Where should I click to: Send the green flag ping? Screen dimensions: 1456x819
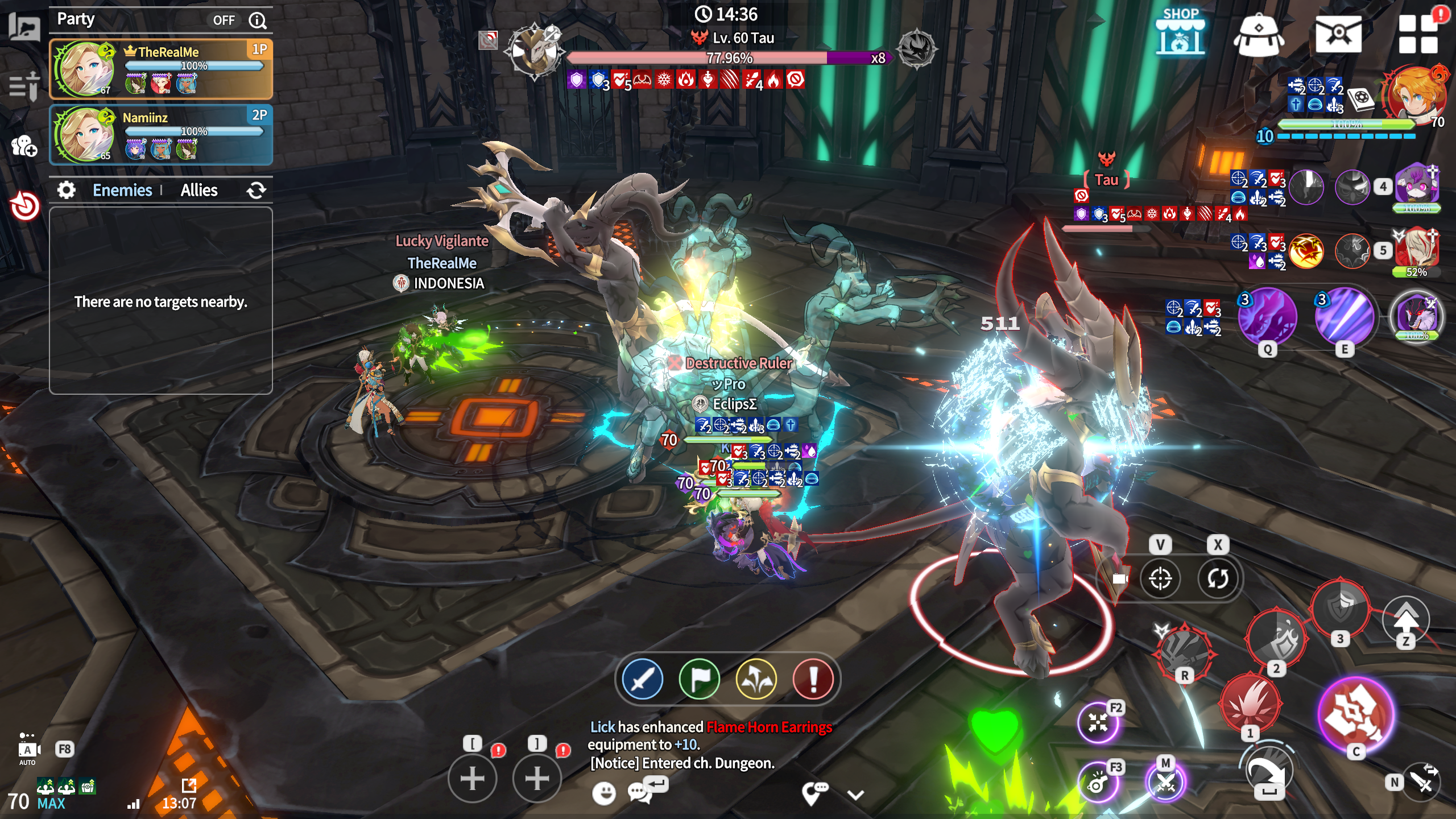[700, 679]
